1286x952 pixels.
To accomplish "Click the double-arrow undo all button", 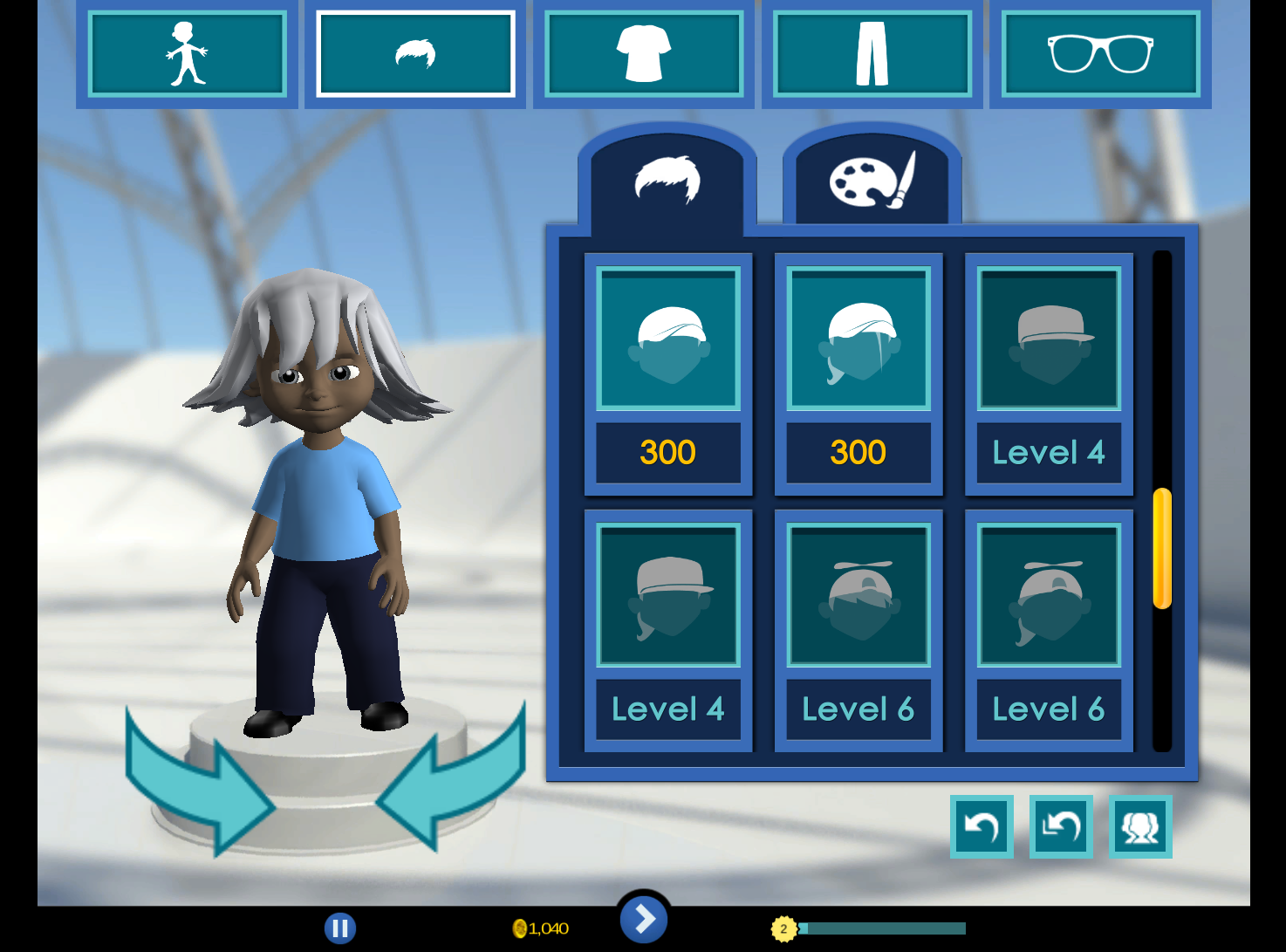I will point(1061,826).
